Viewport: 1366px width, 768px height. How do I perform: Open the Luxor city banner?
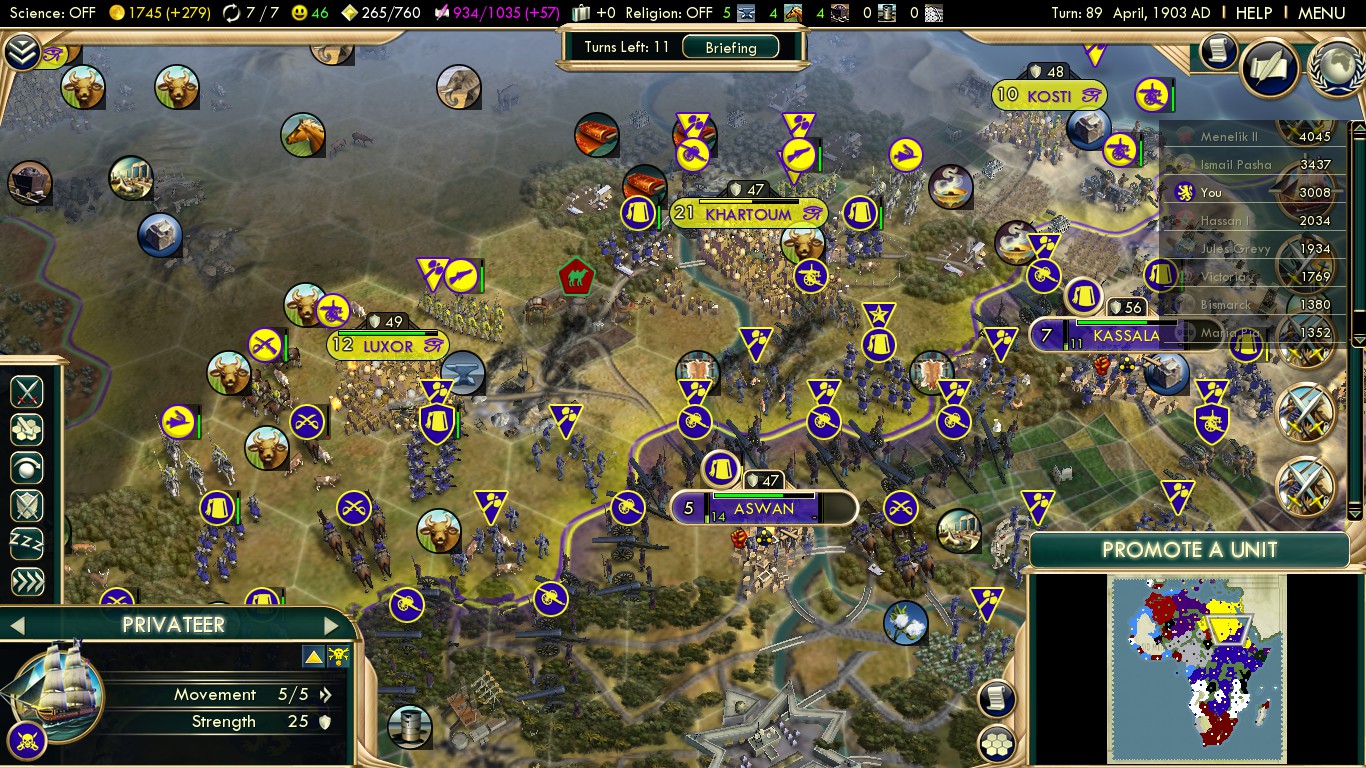tap(388, 346)
